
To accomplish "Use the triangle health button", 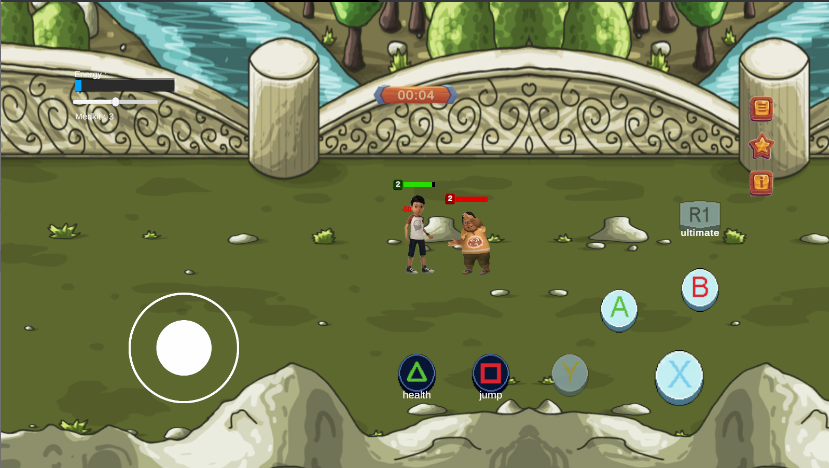I will (417, 374).
